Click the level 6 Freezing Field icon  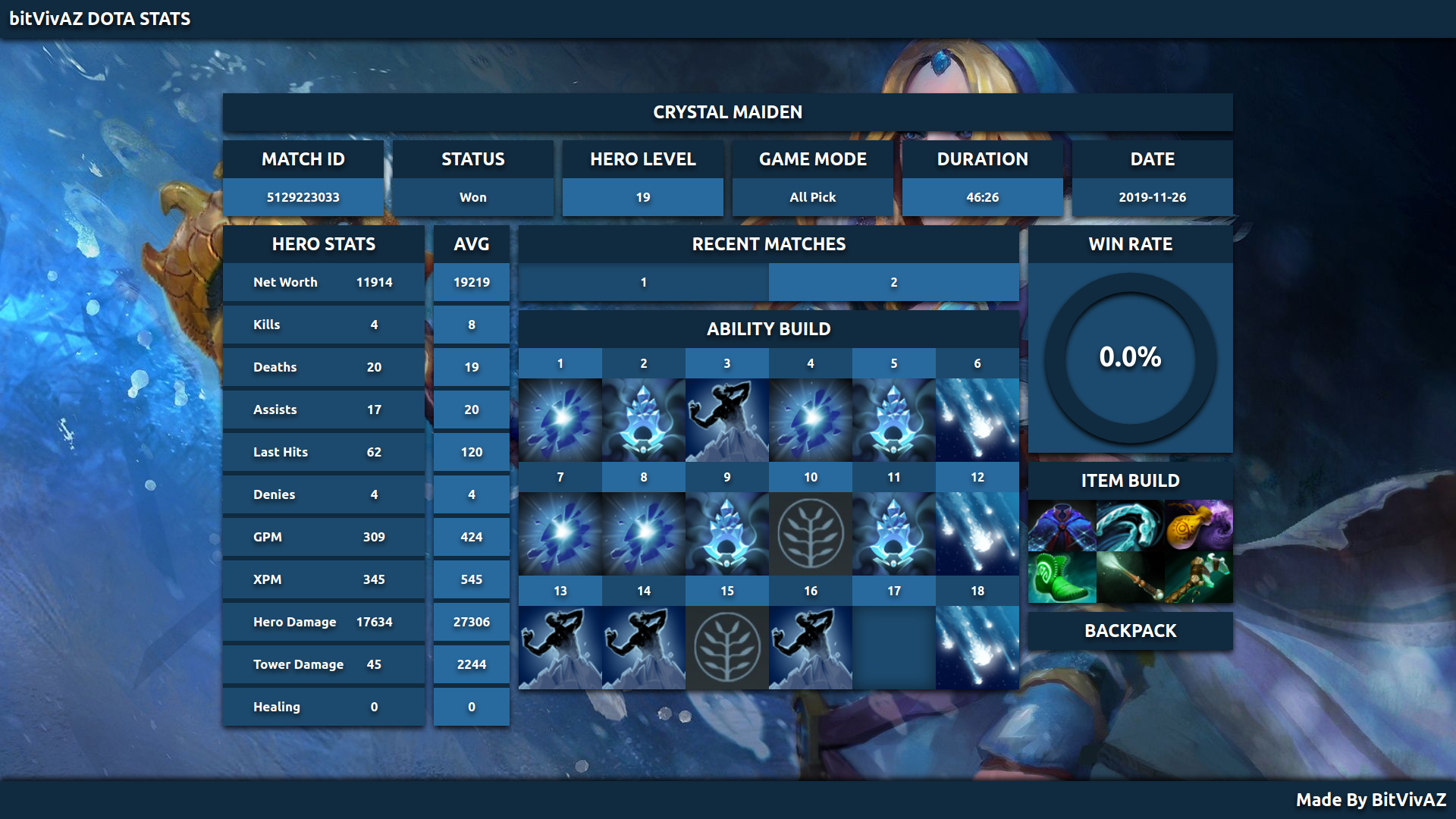pos(977,419)
